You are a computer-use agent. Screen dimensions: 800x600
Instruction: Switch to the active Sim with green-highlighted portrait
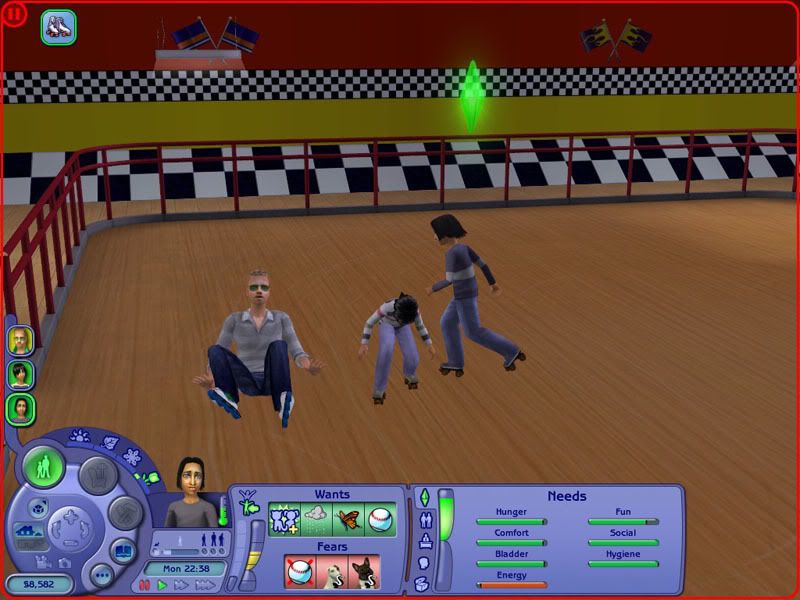pos(20,408)
